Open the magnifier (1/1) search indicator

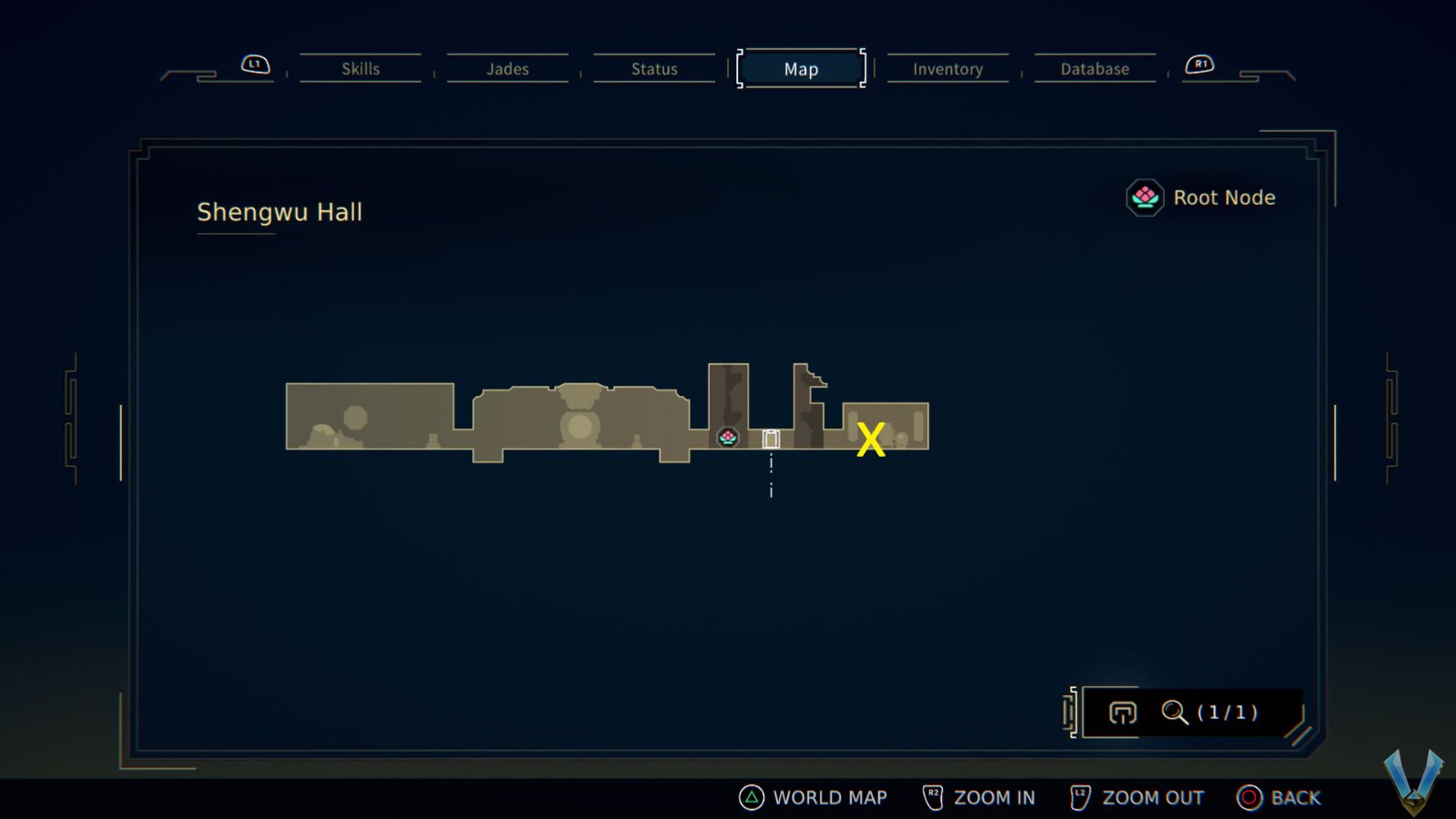pos(1174,713)
